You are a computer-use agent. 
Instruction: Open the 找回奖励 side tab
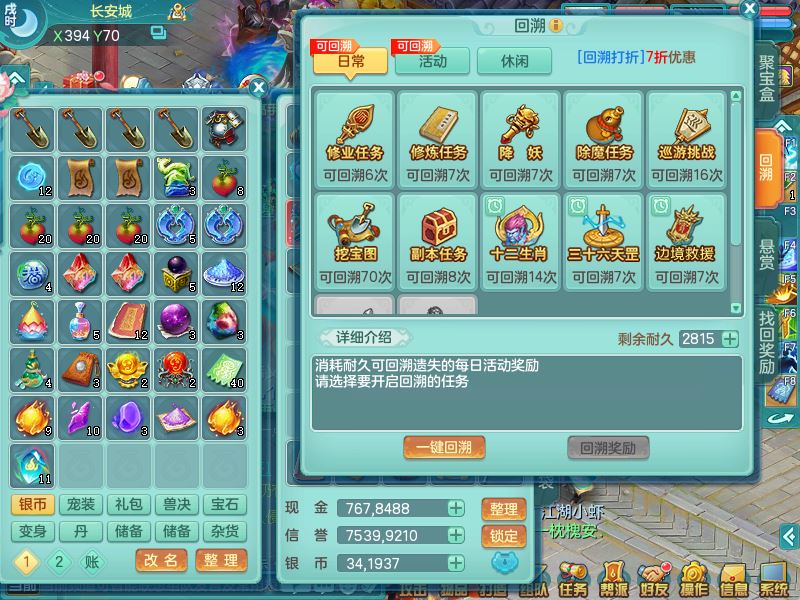[767, 341]
